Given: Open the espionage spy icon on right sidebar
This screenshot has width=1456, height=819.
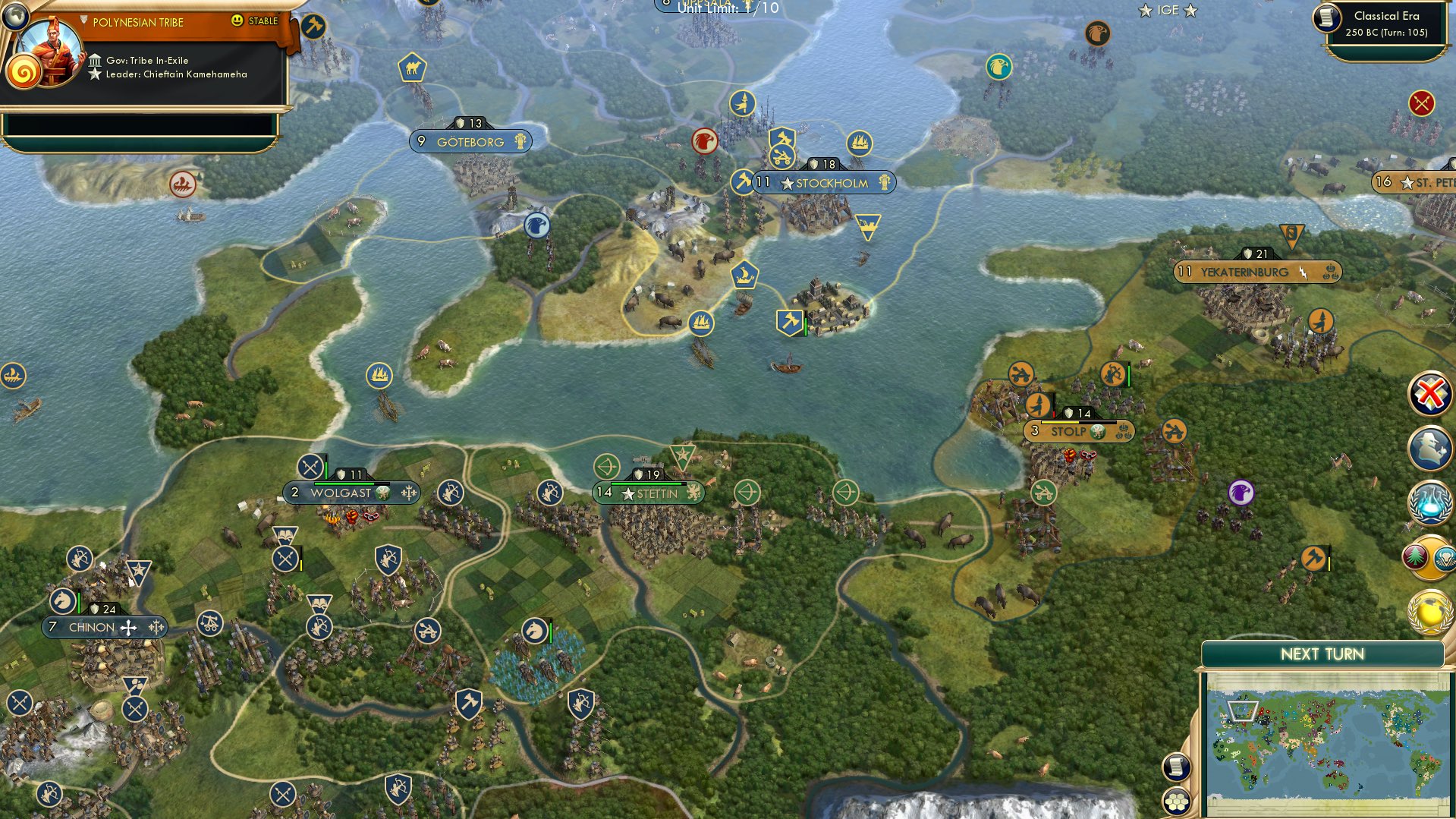Looking at the screenshot, I should pyautogui.click(x=1429, y=449).
